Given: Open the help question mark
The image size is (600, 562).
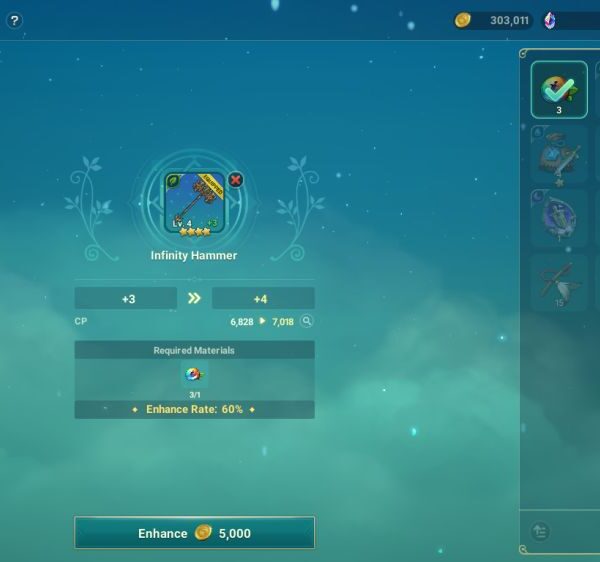Looking at the screenshot, I should click(14, 21).
